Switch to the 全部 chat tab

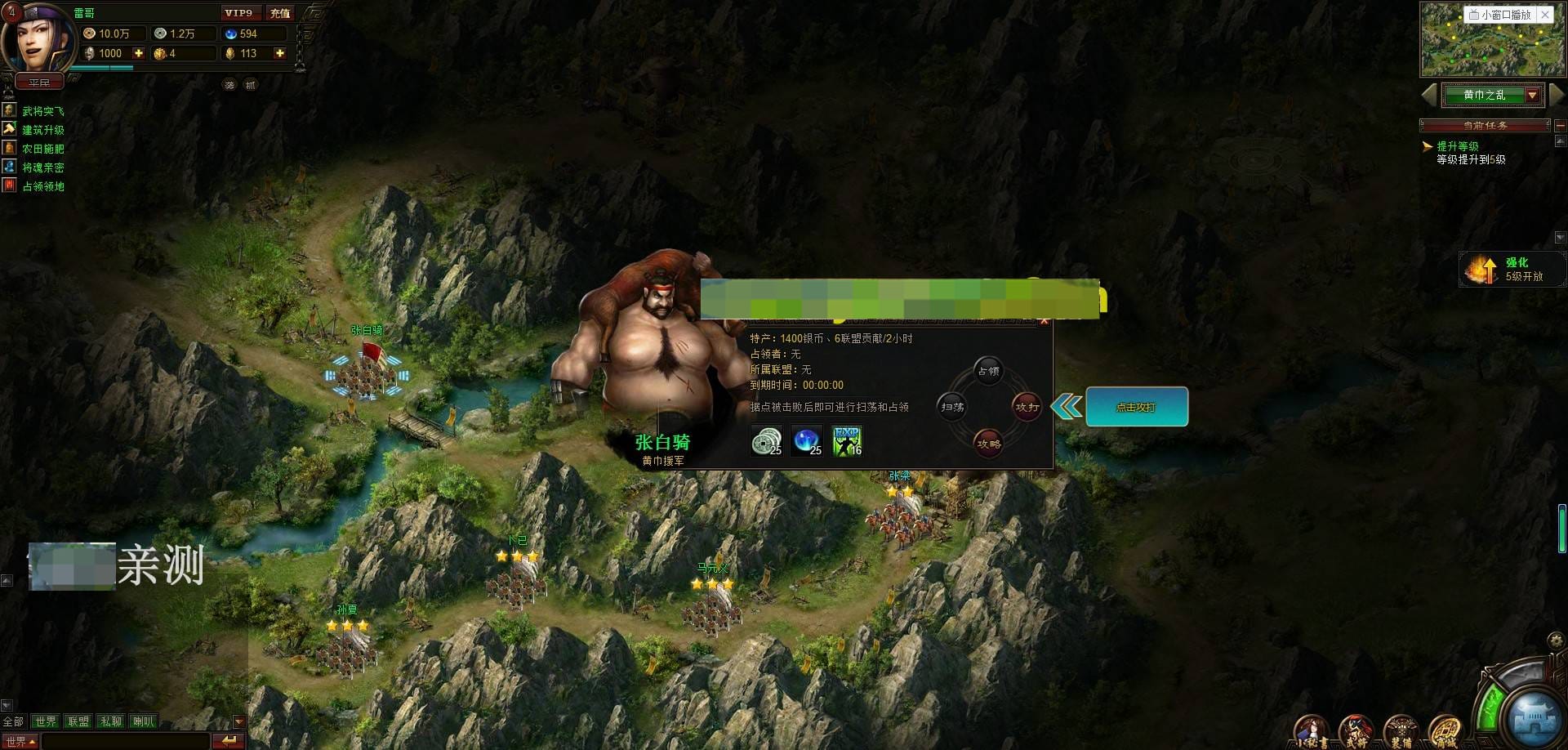(x=14, y=721)
